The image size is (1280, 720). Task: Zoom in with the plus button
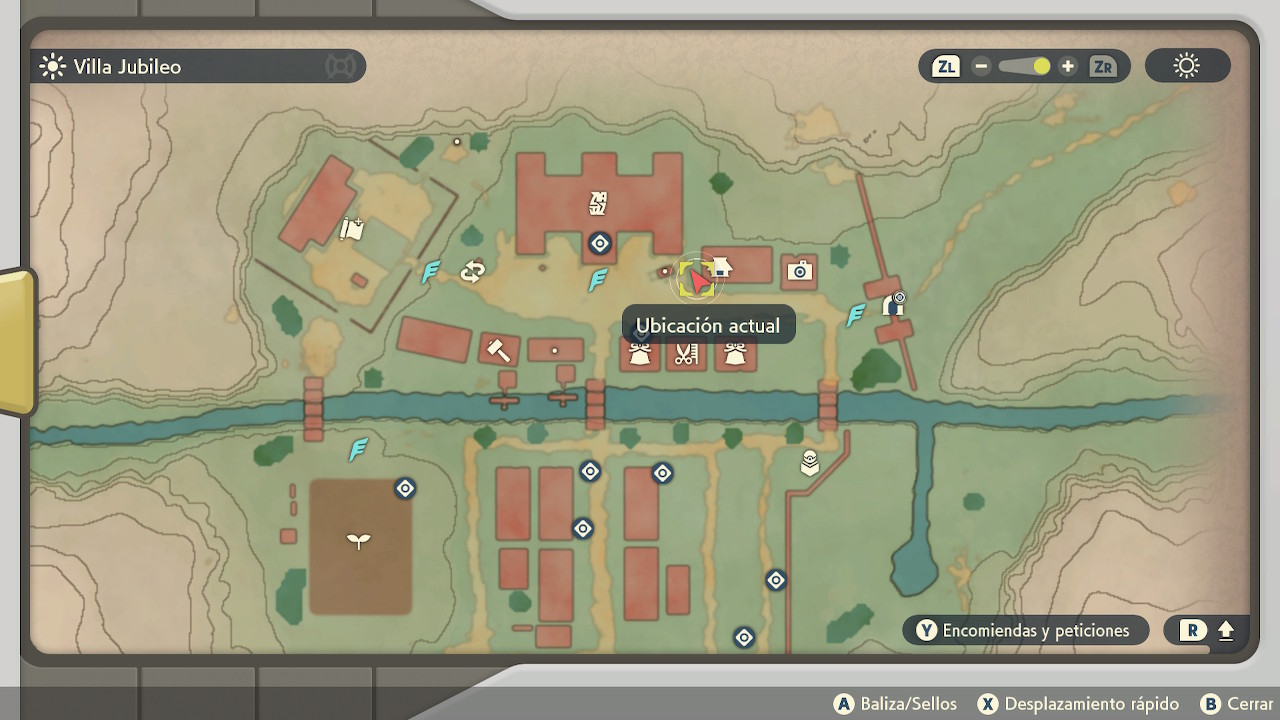coord(1068,67)
